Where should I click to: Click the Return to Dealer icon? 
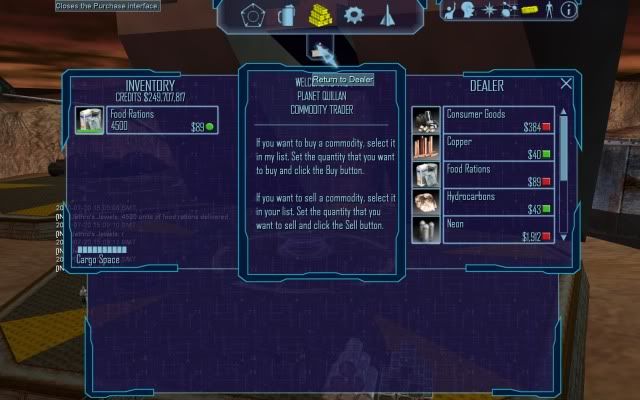(320, 50)
